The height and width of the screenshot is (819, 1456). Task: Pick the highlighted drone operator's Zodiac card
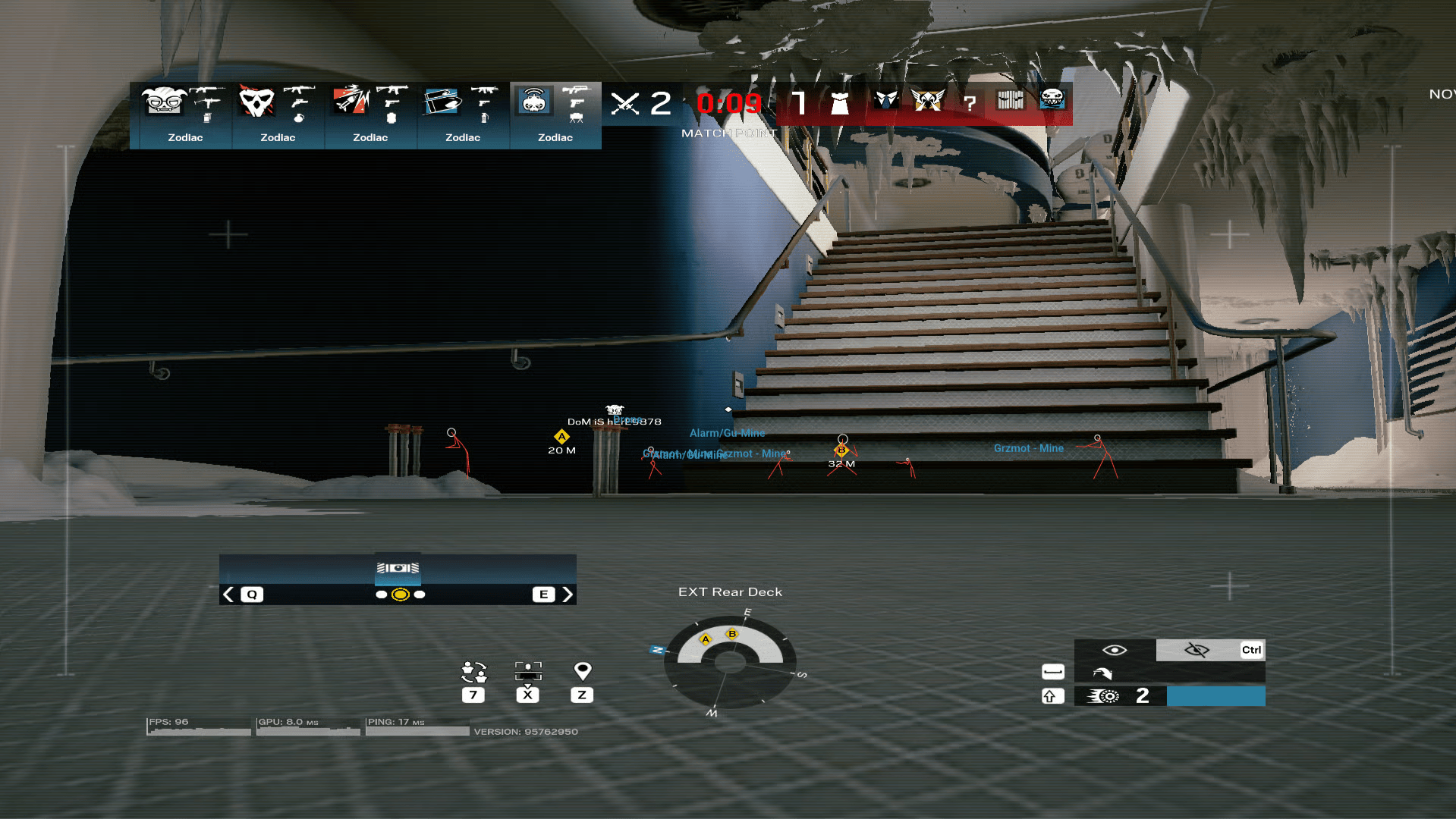point(555,115)
